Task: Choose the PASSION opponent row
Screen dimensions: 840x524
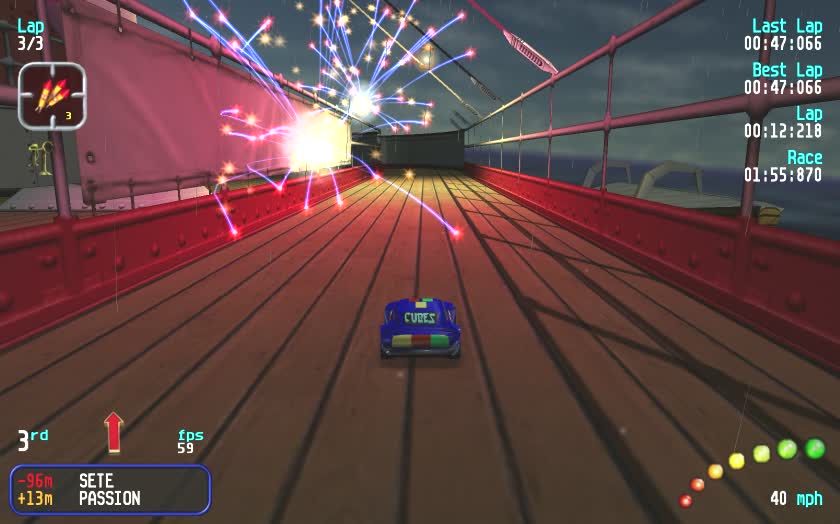Action: (108, 498)
